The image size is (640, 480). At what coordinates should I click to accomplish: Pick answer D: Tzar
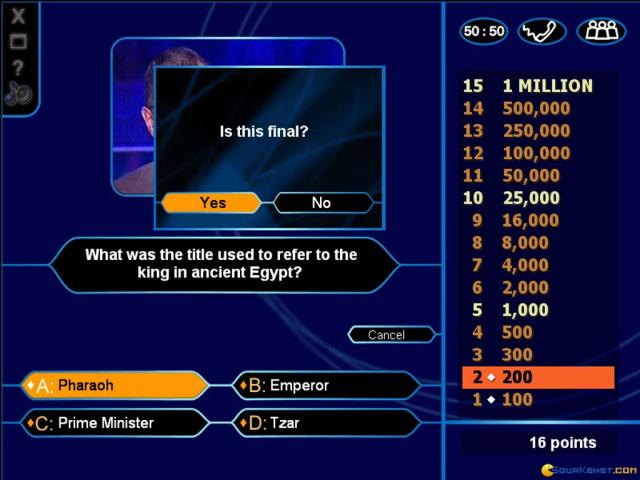[327, 423]
